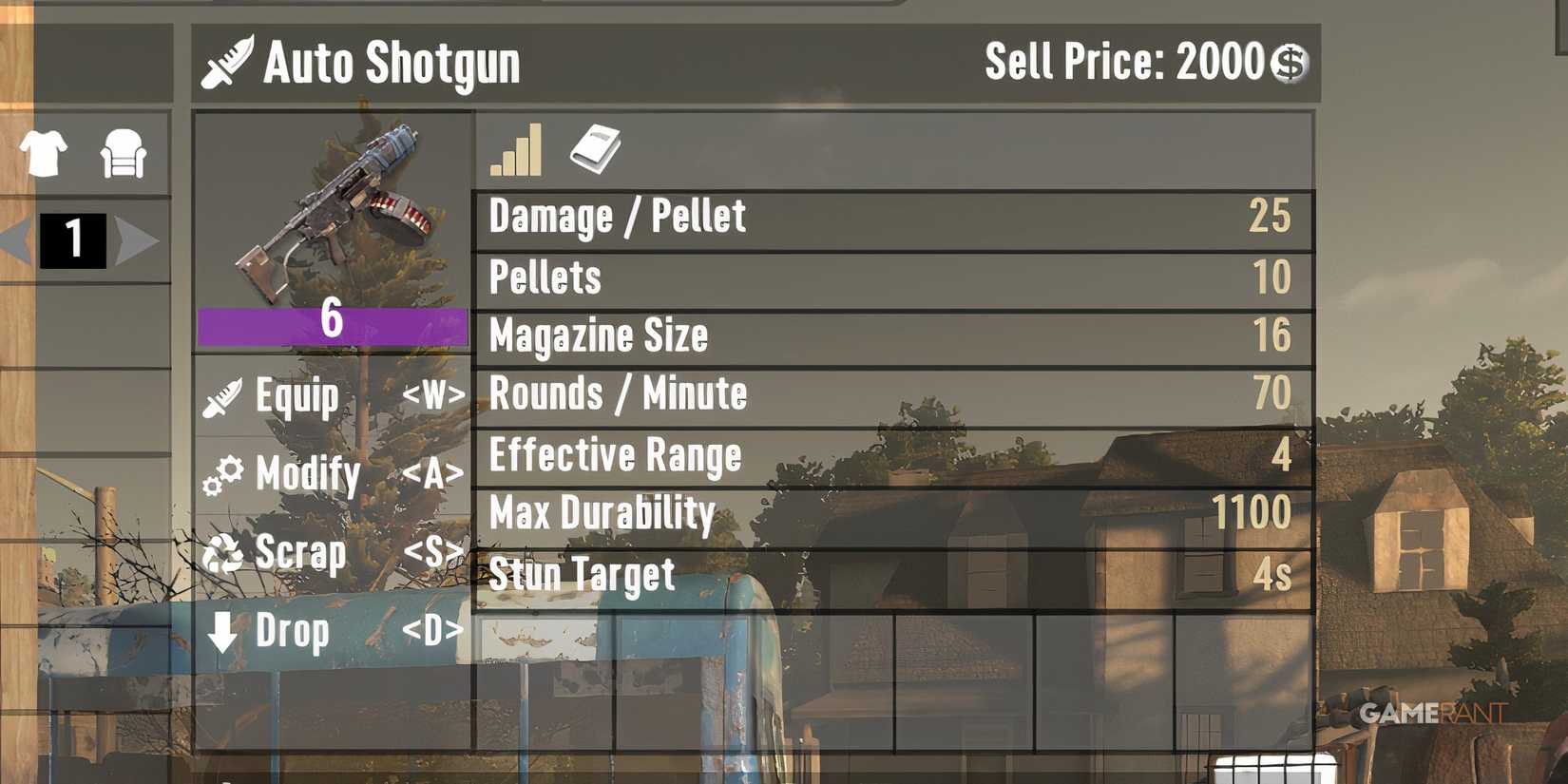This screenshot has height=784, width=1568.
Task: Click the knife icon beside Equip
Action: pyautogui.click(x=222, y=396)
